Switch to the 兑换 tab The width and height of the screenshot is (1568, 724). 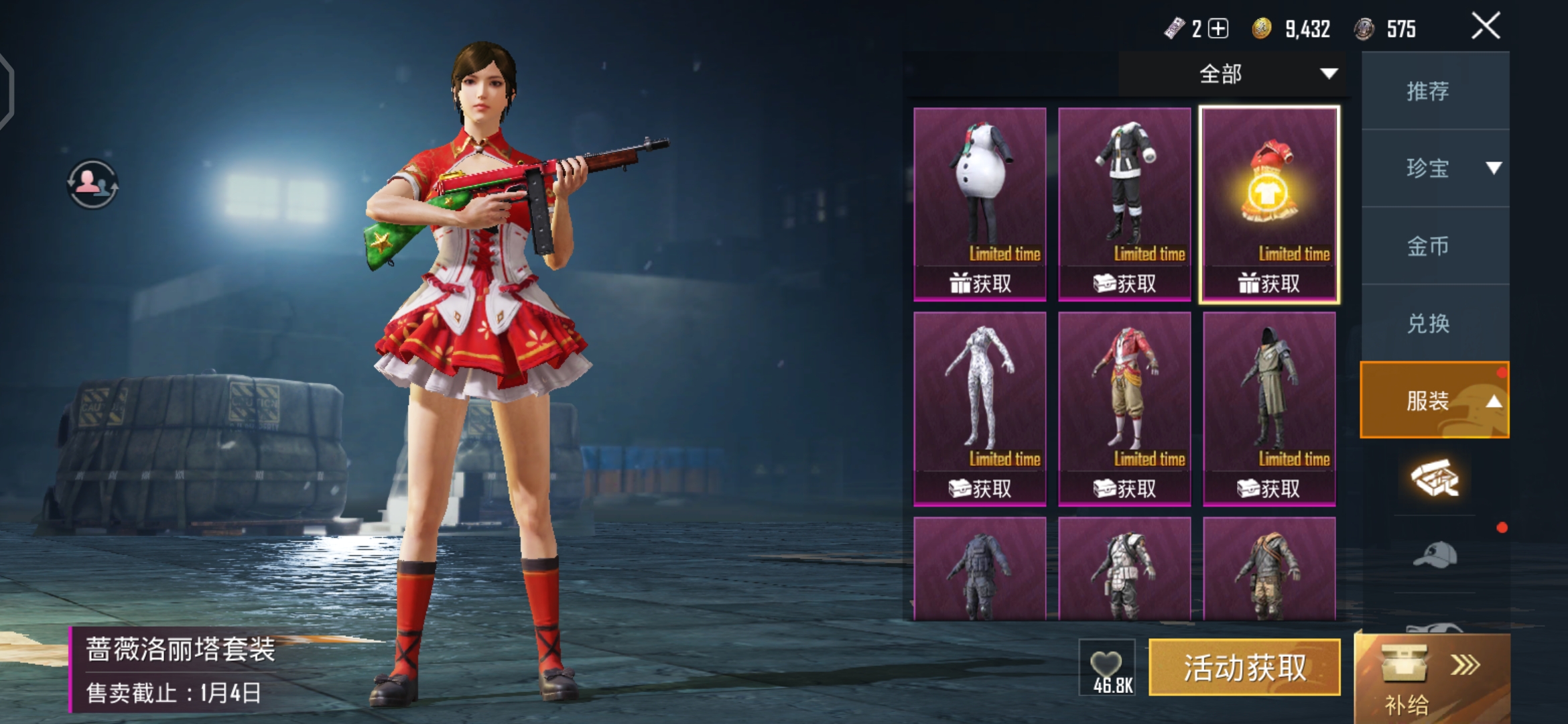click(1429, 324)
